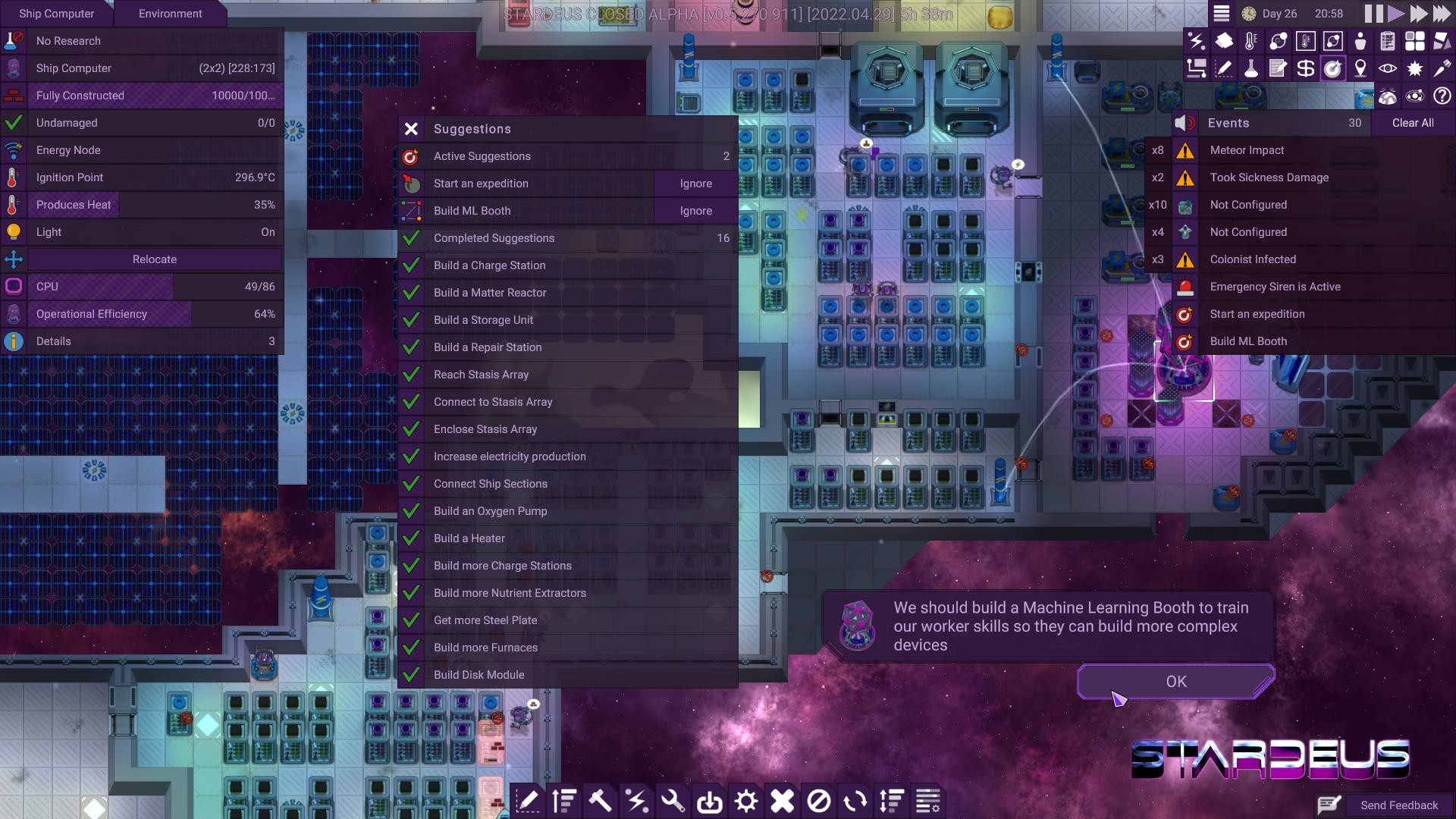
Task: Click Clear All in the Events panel
Action: point(1414,122)
